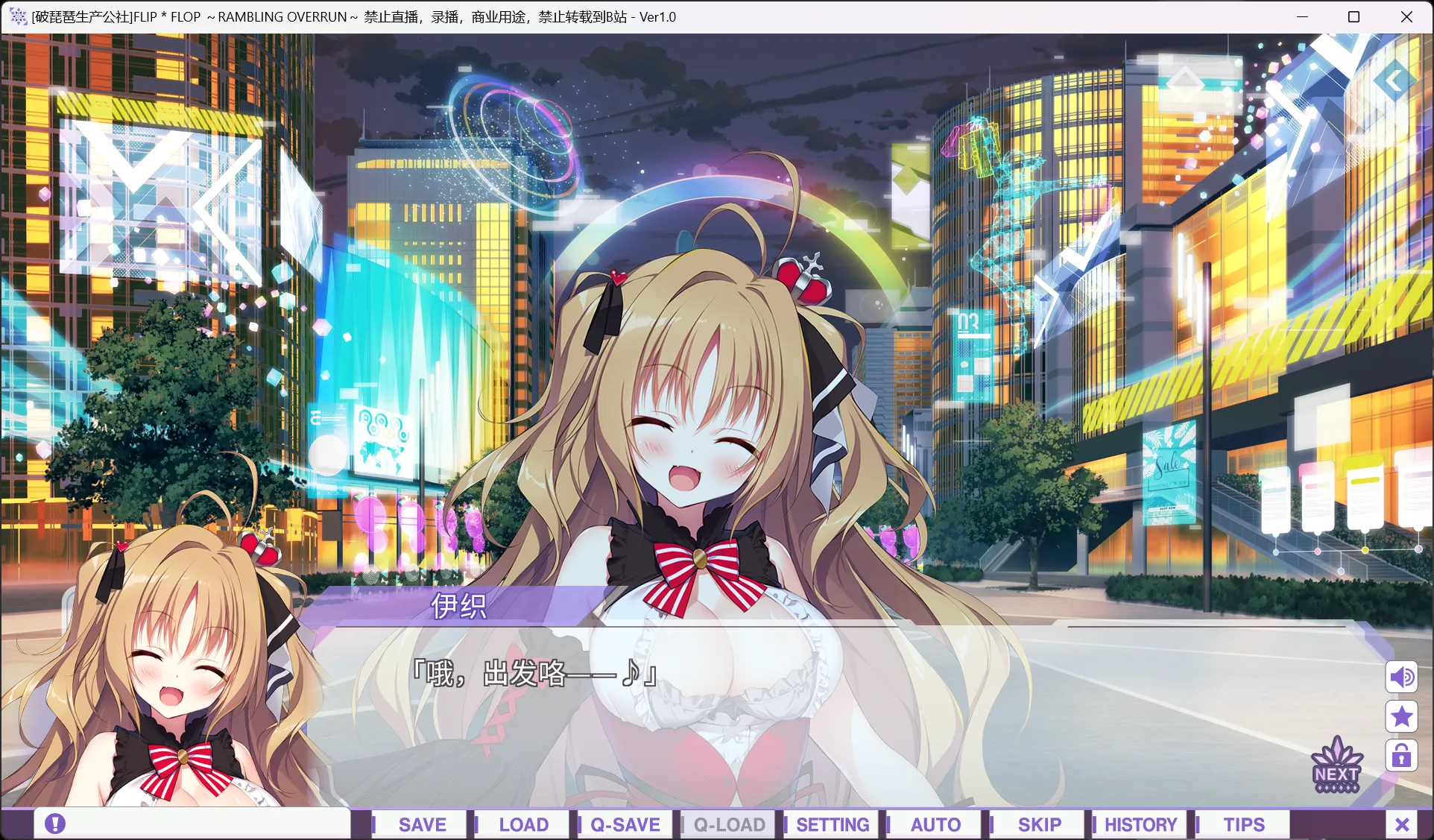Click the star favorite icon
This screenshot has width=1434, height=840.
(1401, 716)
